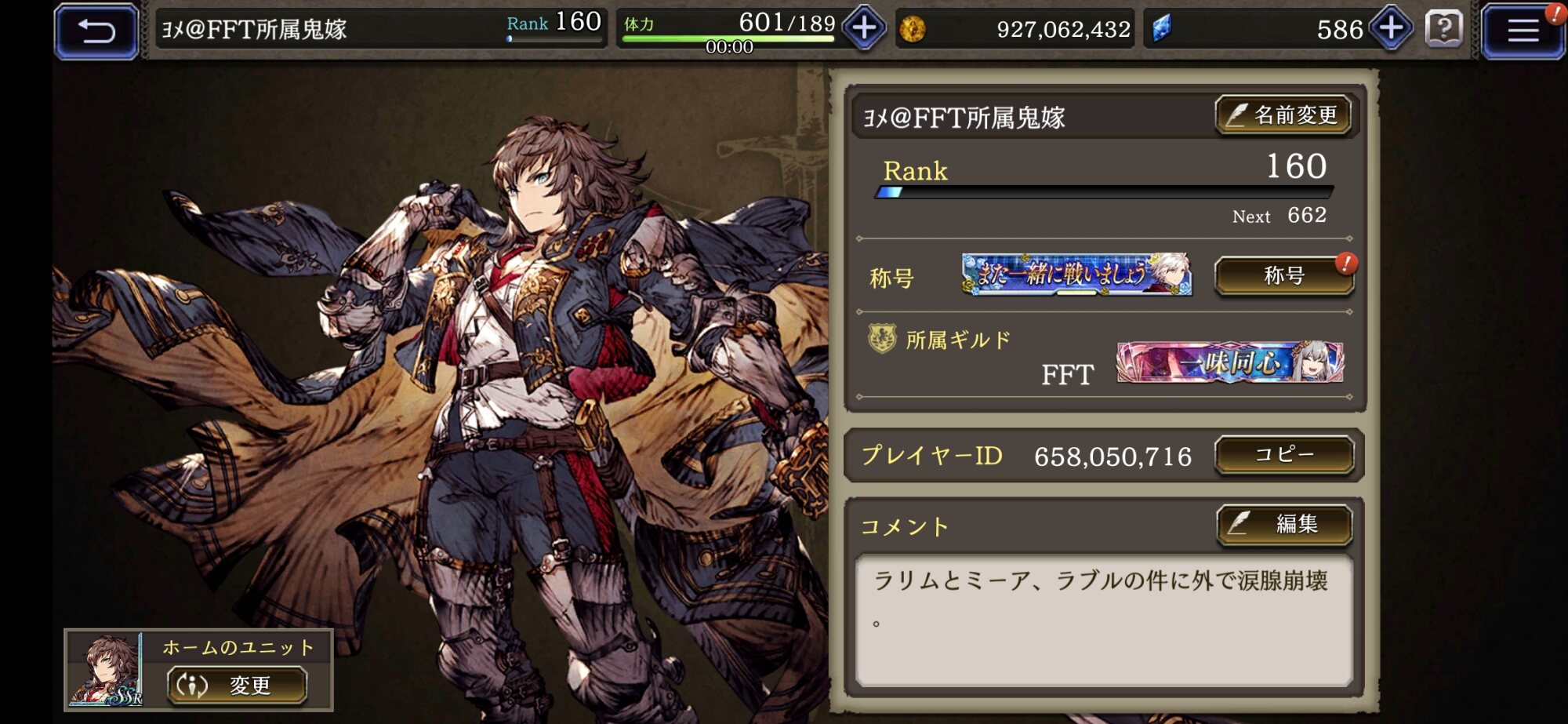Screen dimensions: 1568x724
Task: Tap the 名前変更 name change button
Action: (1283, 116)
